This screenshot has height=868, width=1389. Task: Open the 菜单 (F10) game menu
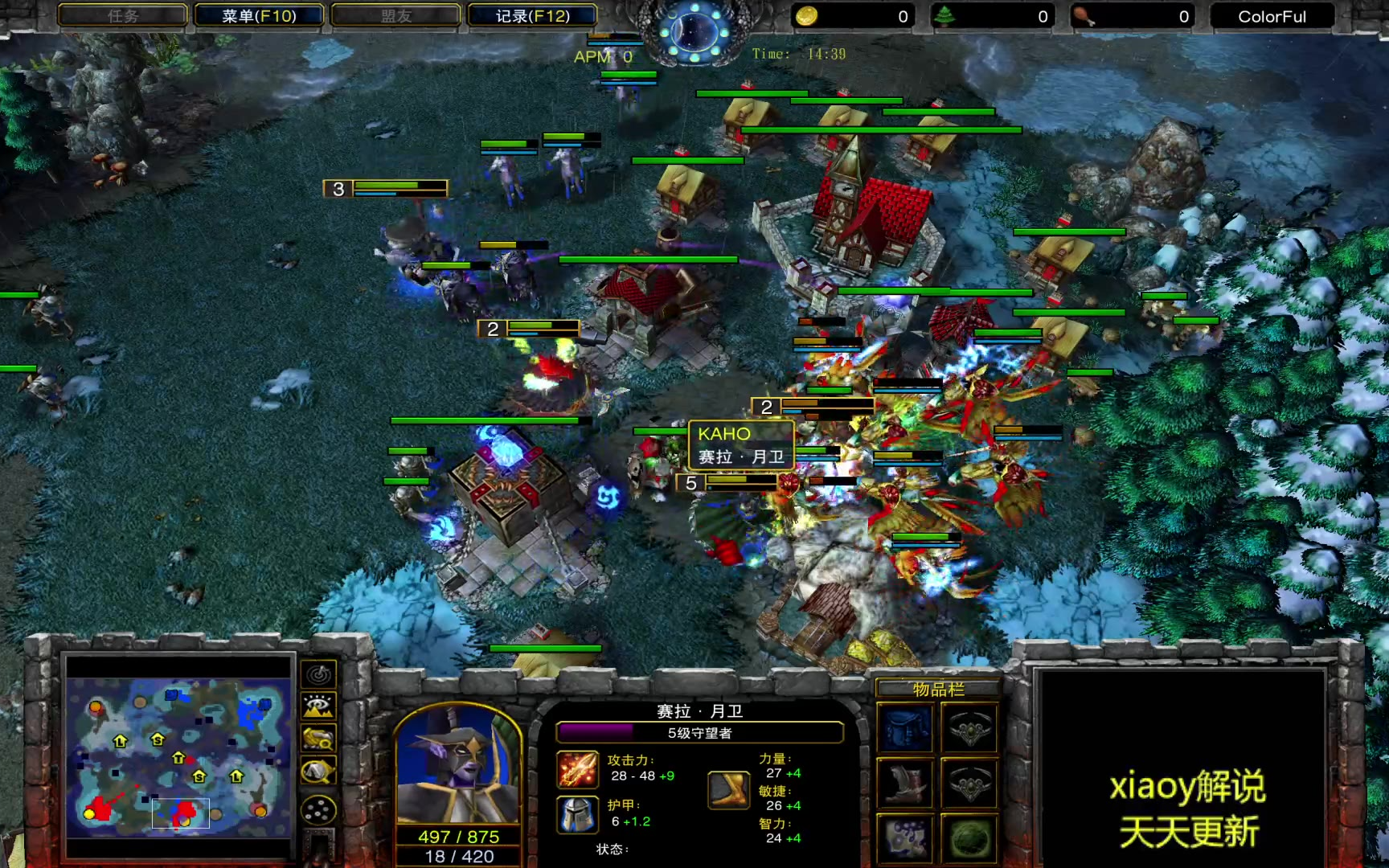point(259,16)
